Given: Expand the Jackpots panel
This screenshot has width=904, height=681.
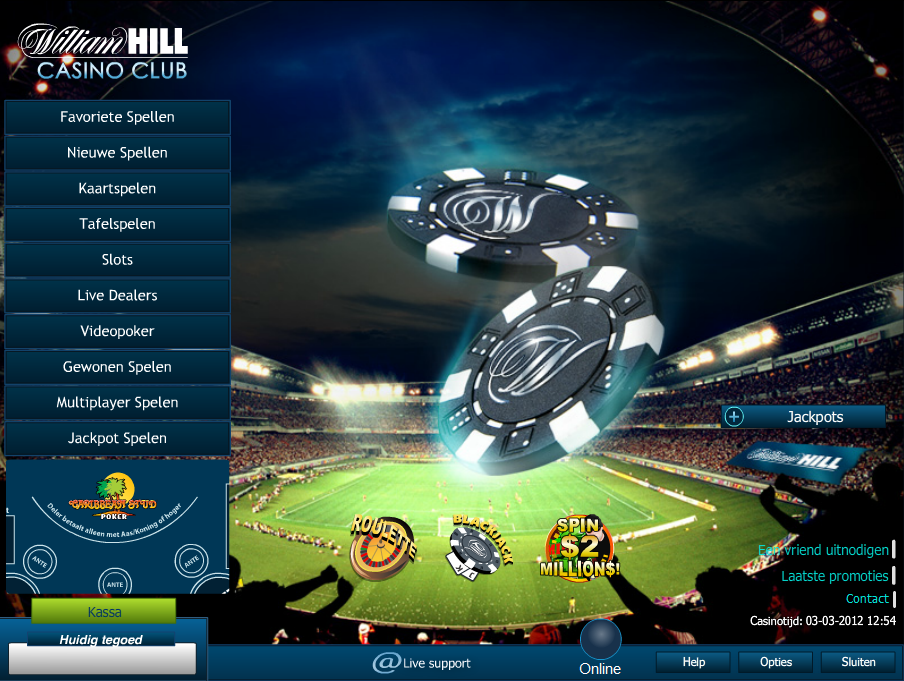Looking at the screenshot, I should click(x=735, y=417).
